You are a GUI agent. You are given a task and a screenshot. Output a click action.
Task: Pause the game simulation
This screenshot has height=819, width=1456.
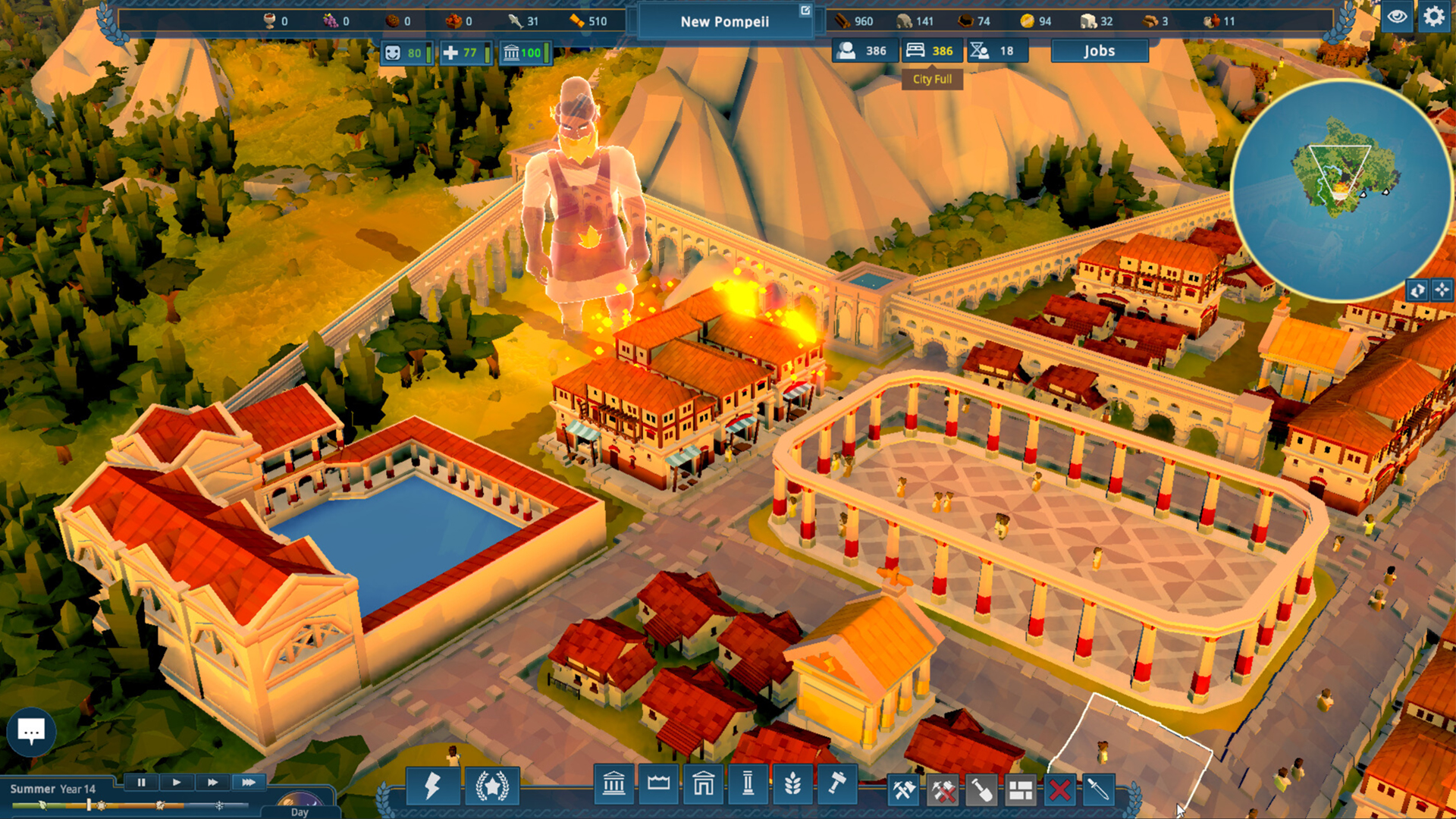(143, 783)
